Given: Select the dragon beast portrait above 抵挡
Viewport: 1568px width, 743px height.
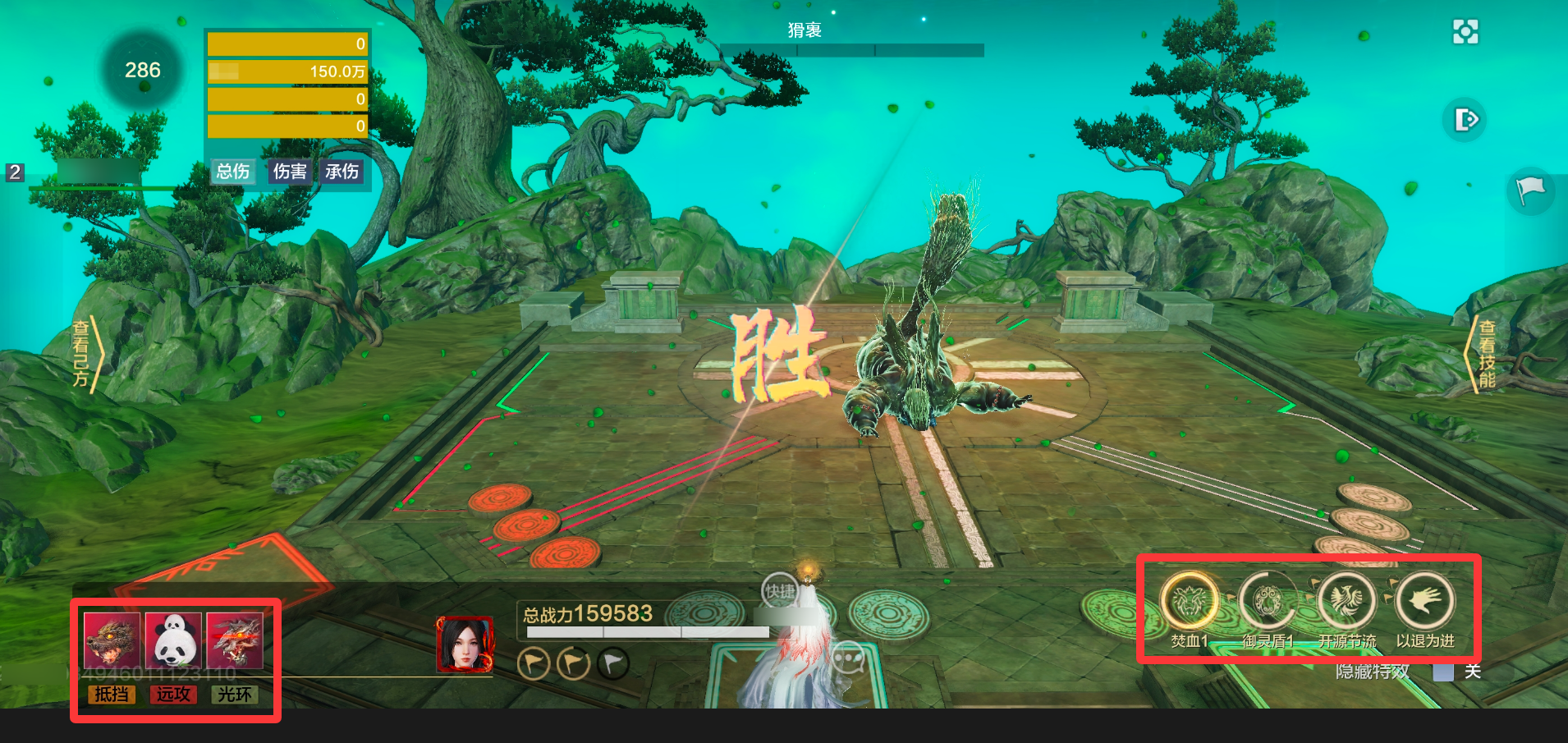Looking at the screenshot, I should pos(112,640).
